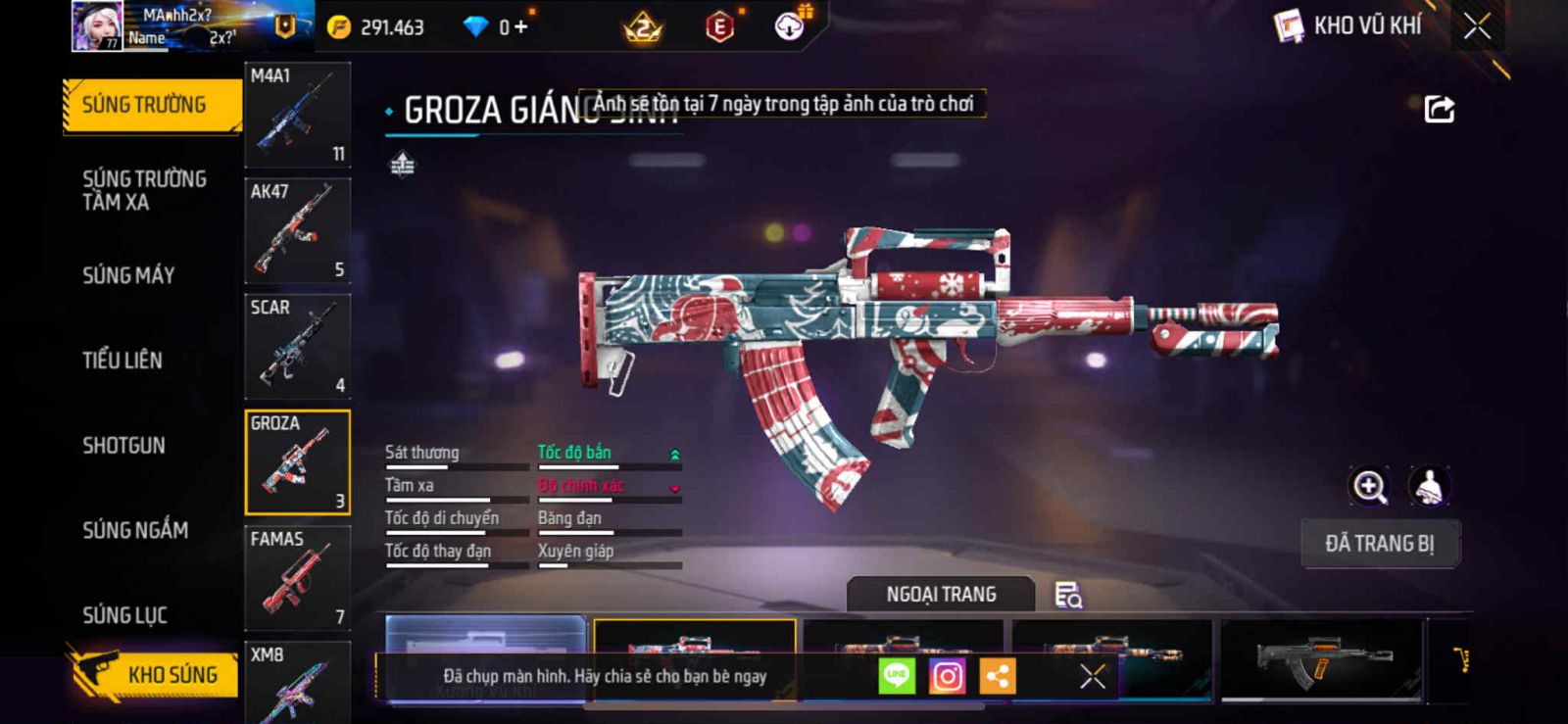Select the FAMAS weapon tile
The image size is (1568, 724).
(x=297, y=578)
